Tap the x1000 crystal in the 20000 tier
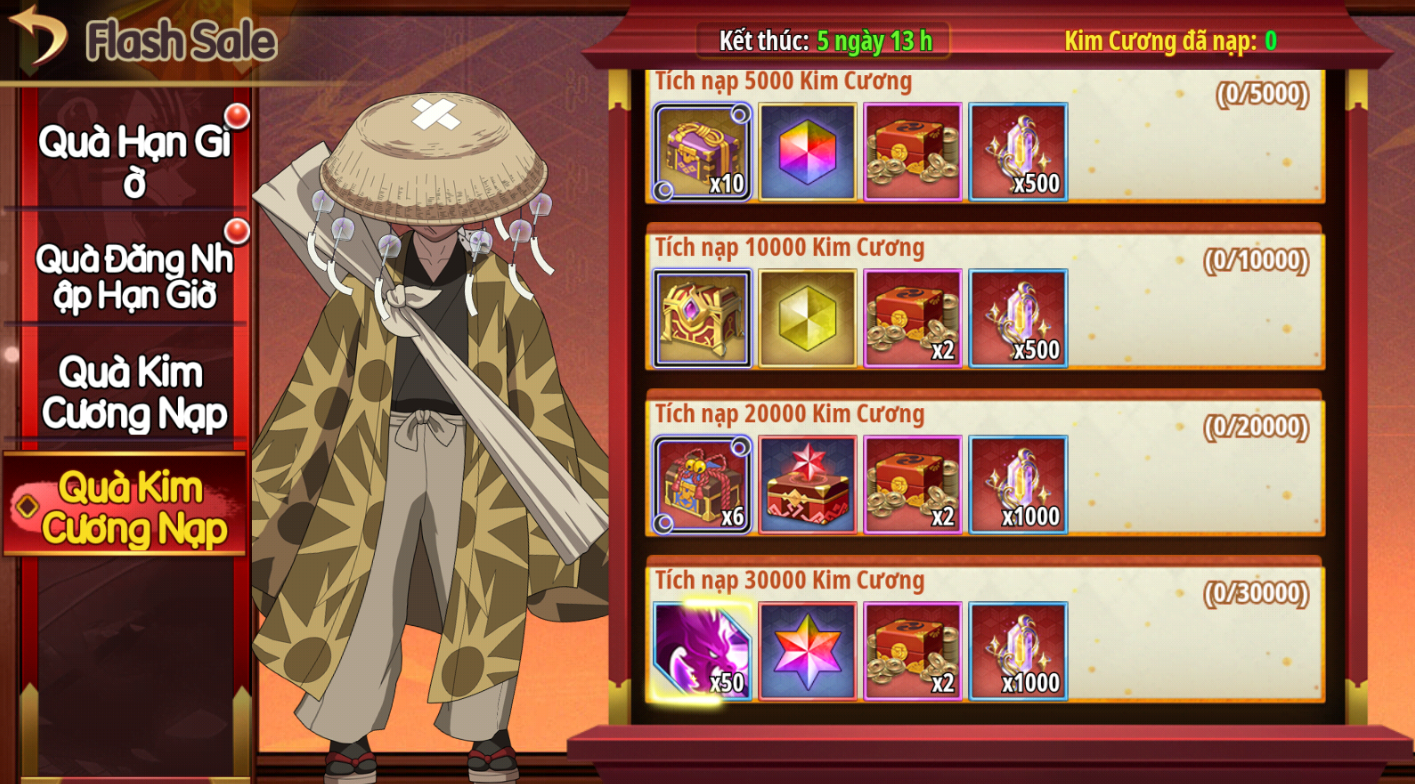 pos(1017,485)
